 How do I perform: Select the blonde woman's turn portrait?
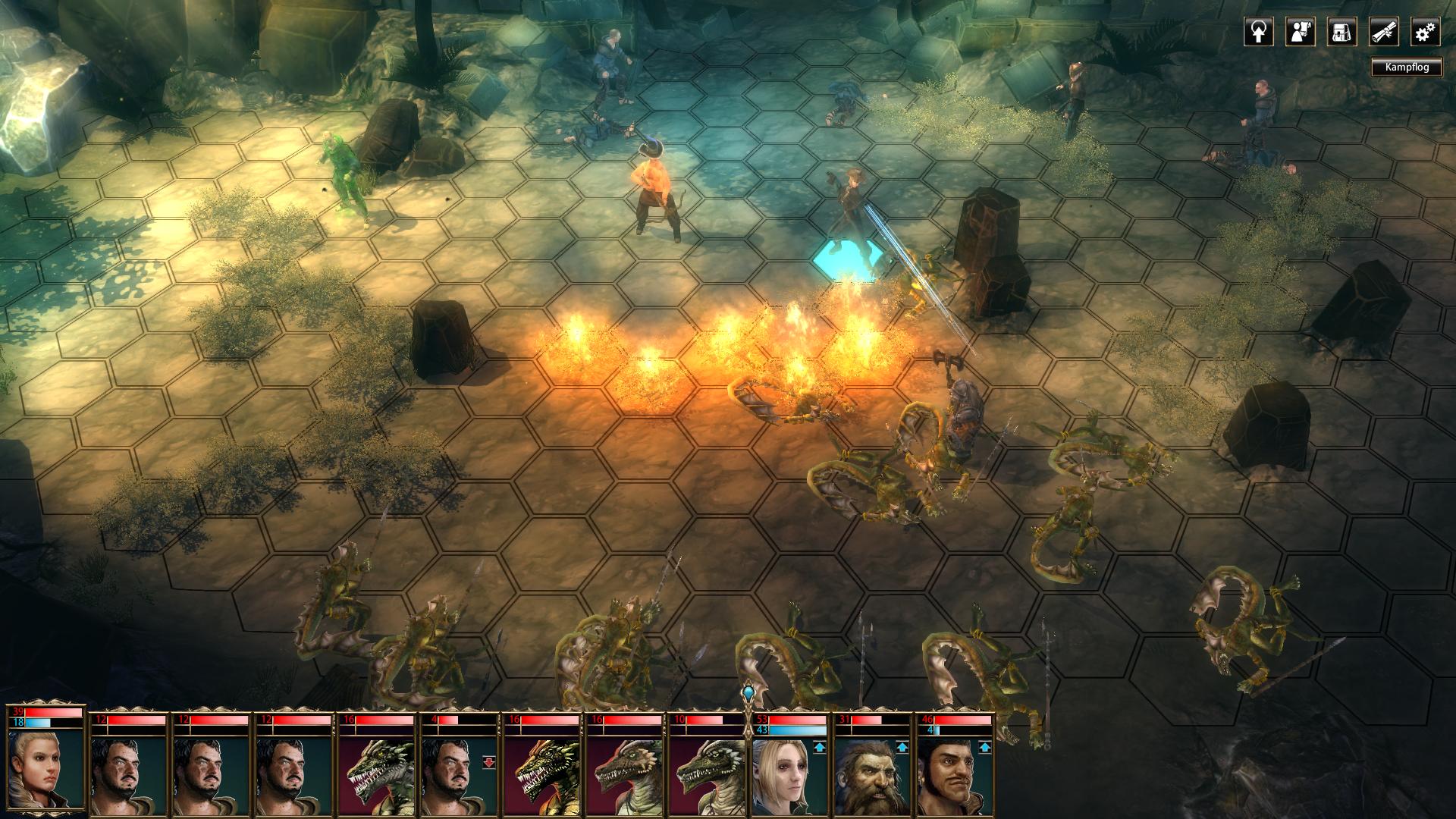click(787, 772)
